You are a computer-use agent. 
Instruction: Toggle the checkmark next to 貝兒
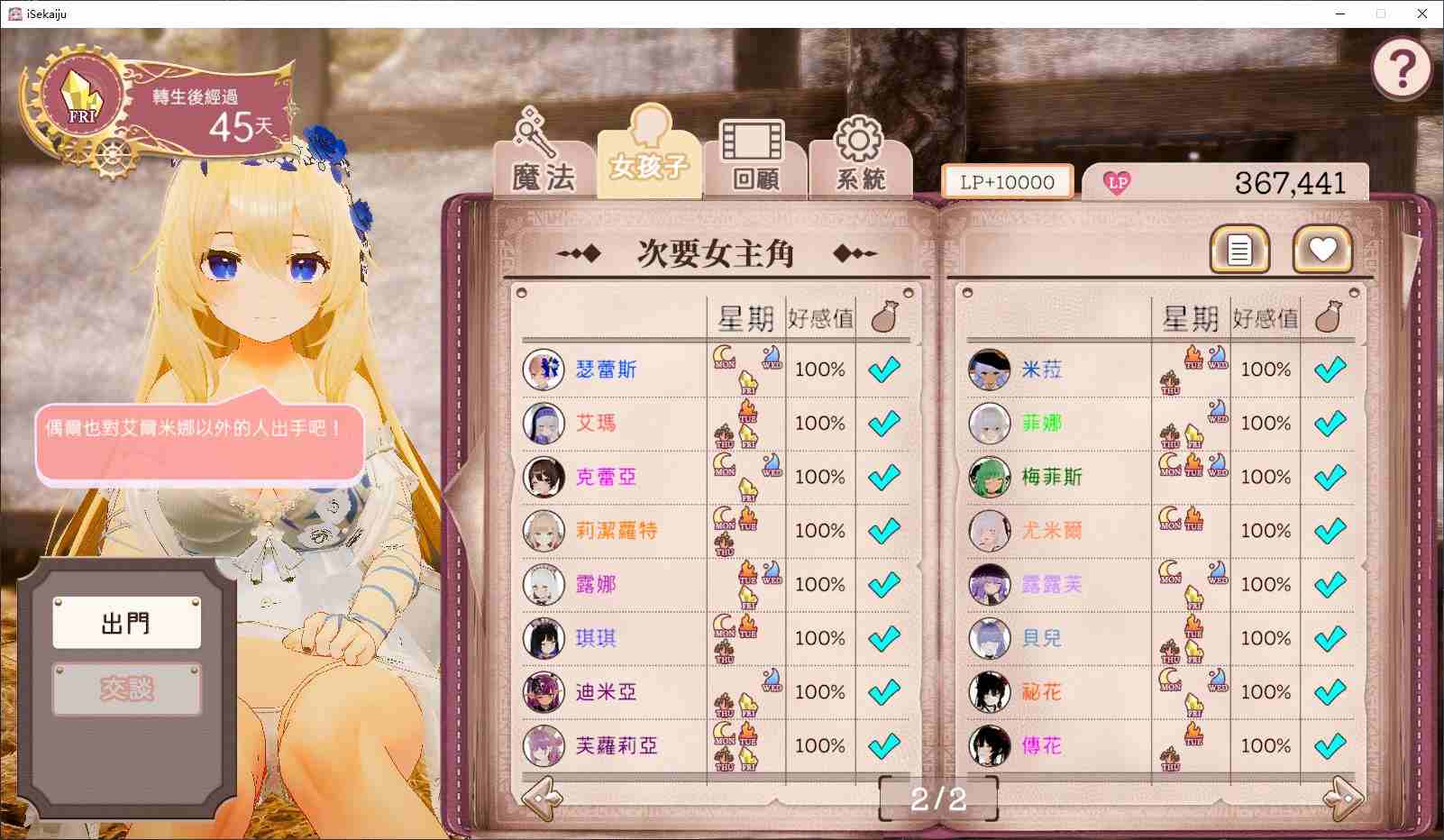click(x=1330, y=638)
